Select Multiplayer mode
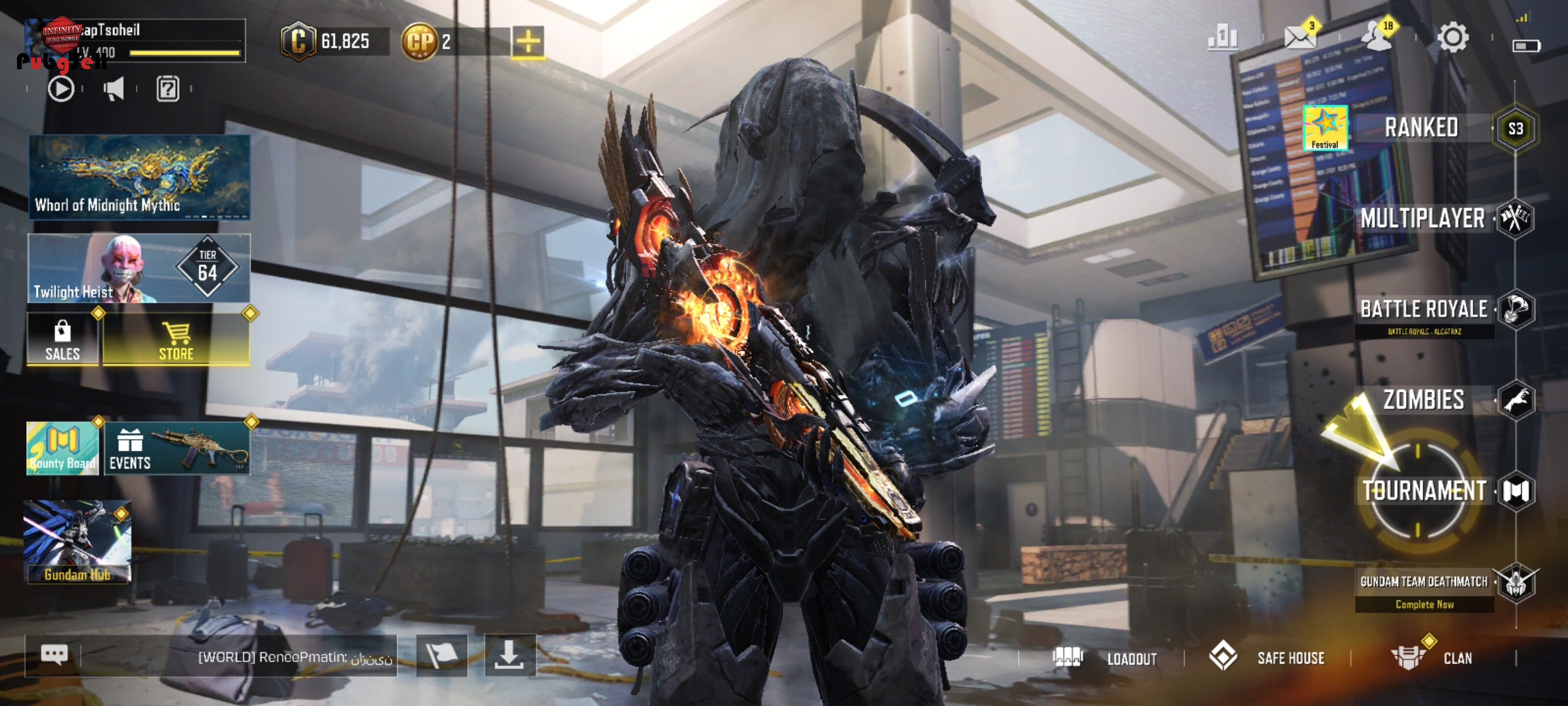Screen dimensions: 1568x706 pyautogui.click(x=1423, y=218)
